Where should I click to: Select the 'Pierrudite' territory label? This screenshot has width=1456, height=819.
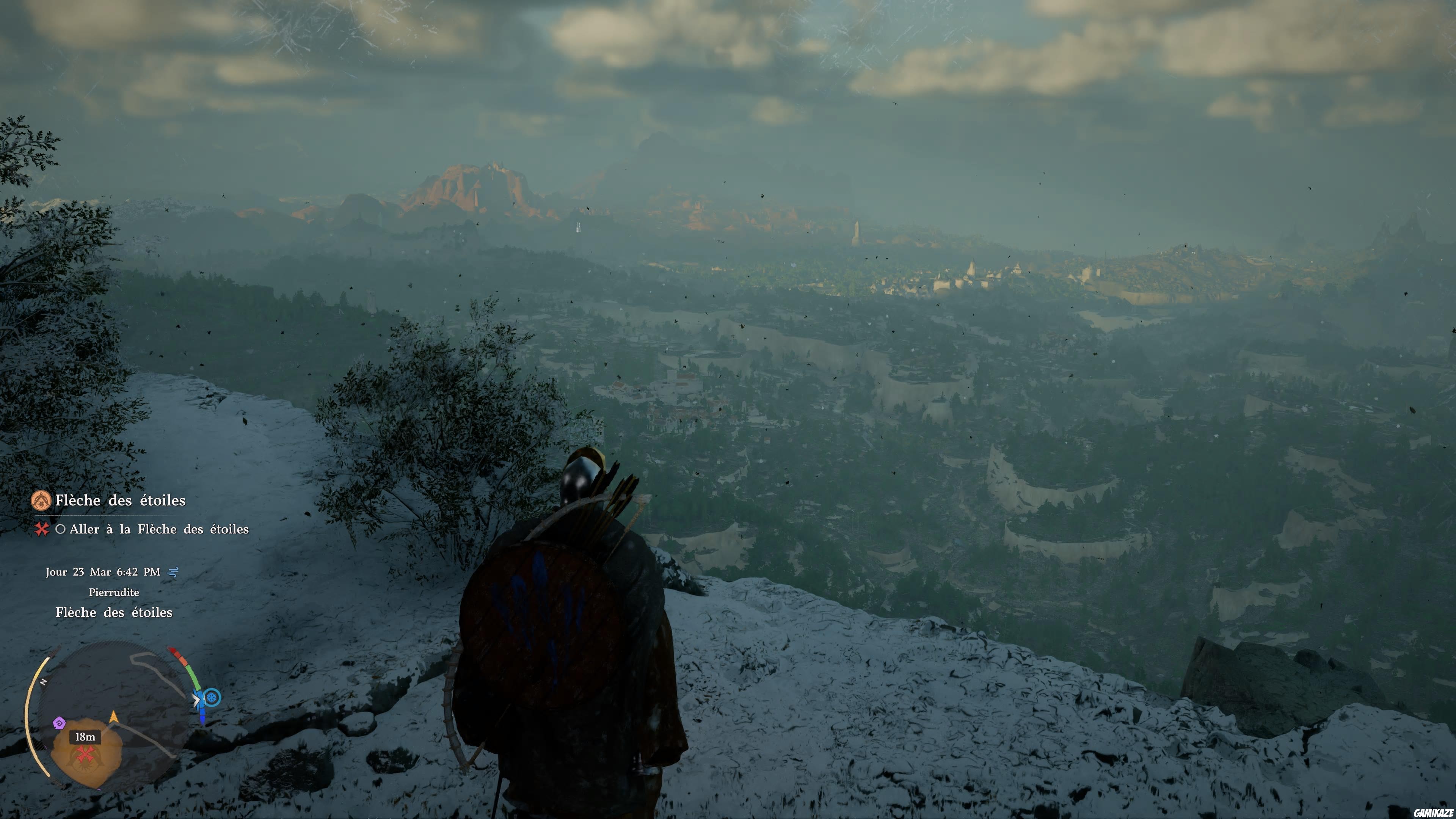115,593
